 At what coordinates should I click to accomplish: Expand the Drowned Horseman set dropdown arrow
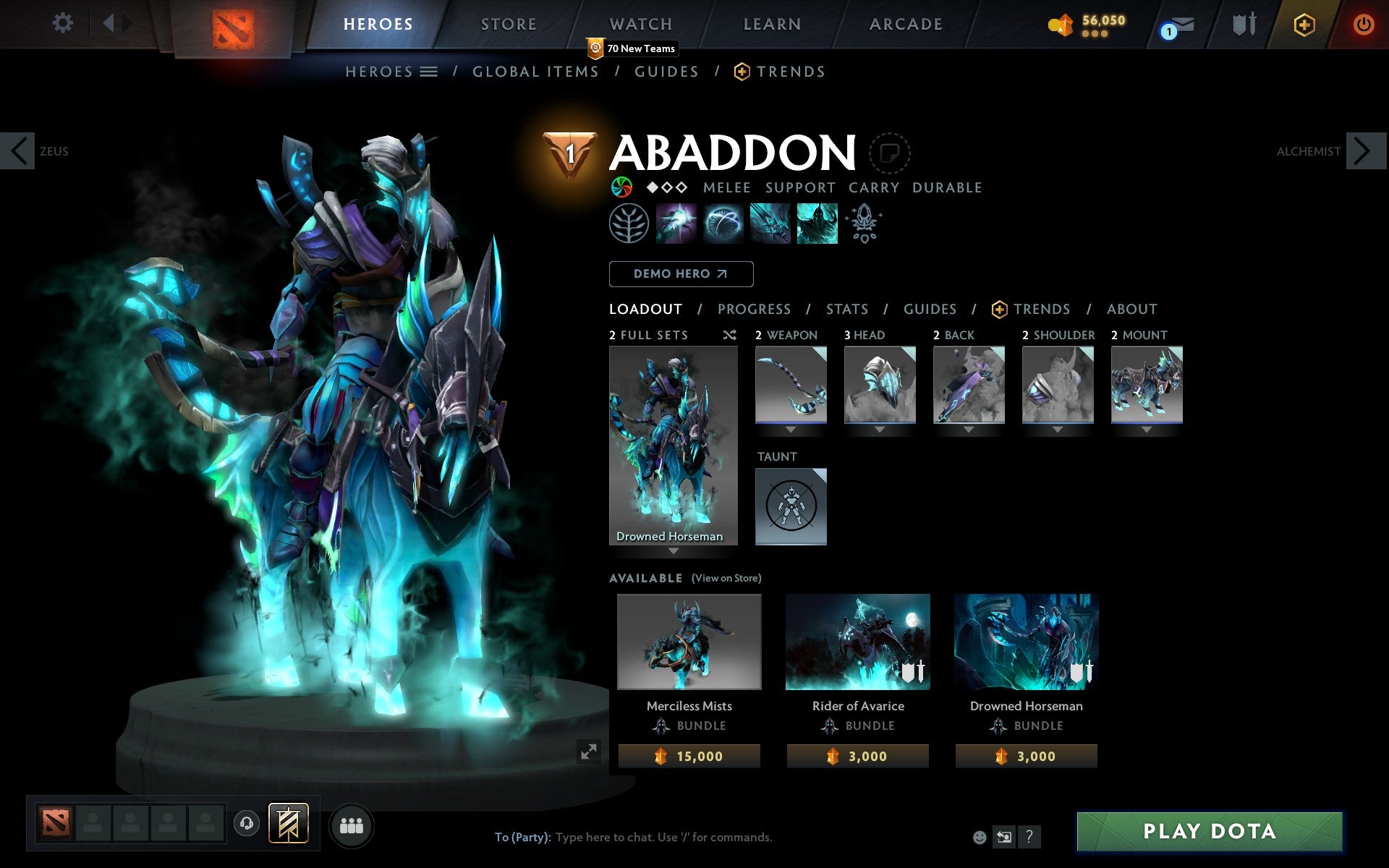pos(674,550)
